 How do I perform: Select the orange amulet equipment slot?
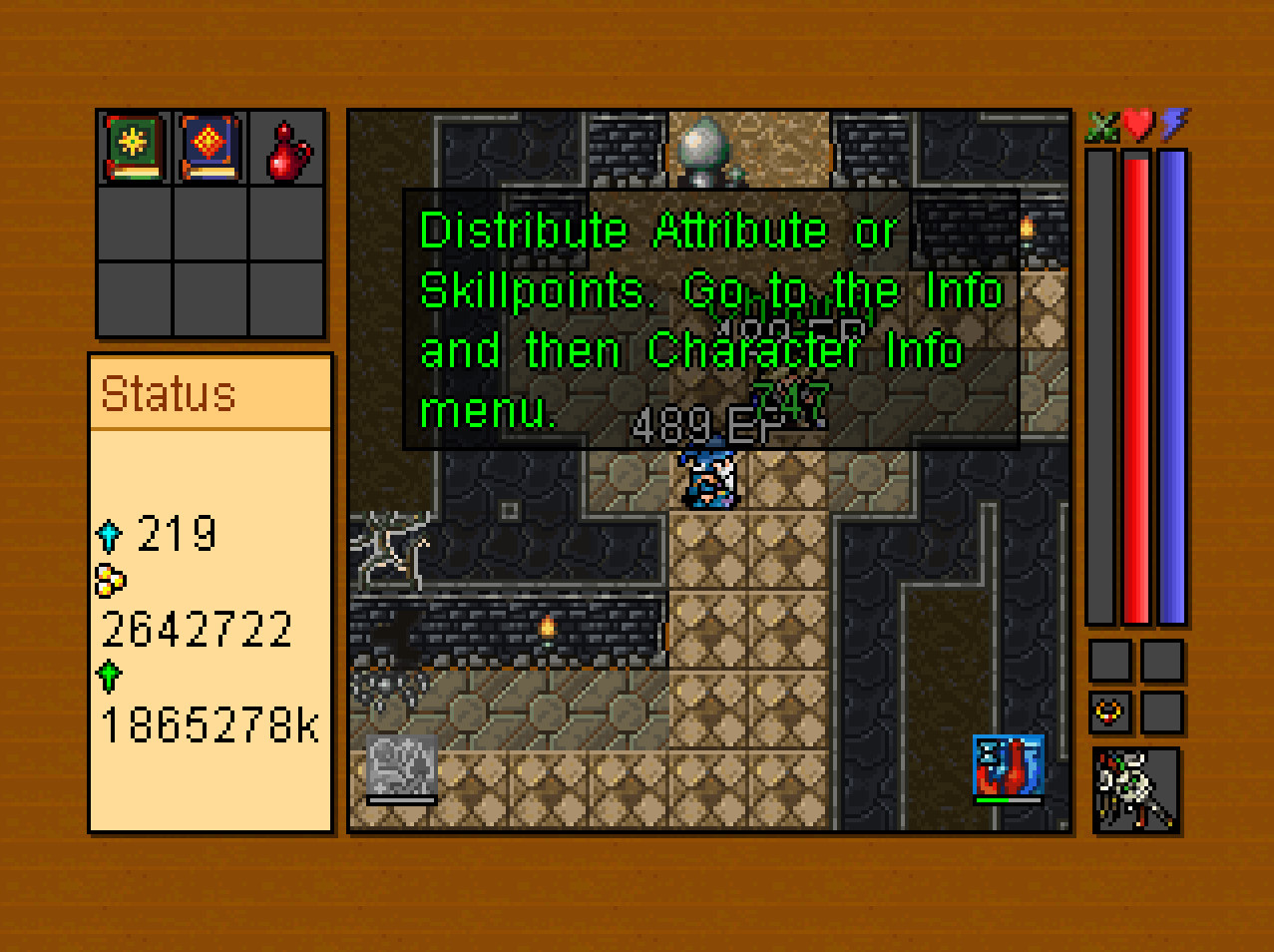click(x=1109, y=713)
